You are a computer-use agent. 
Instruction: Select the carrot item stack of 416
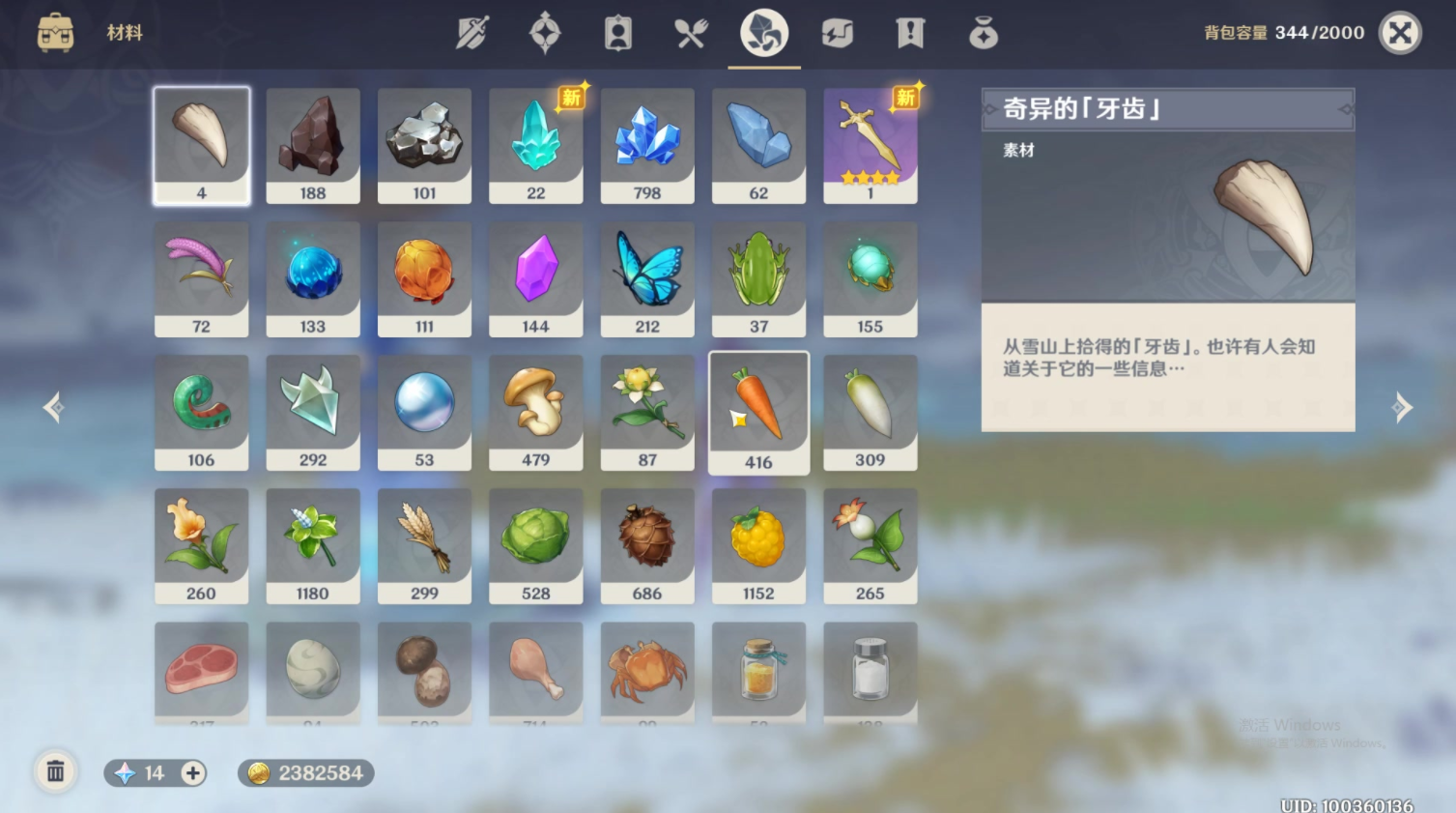click(x=758, y=412)
